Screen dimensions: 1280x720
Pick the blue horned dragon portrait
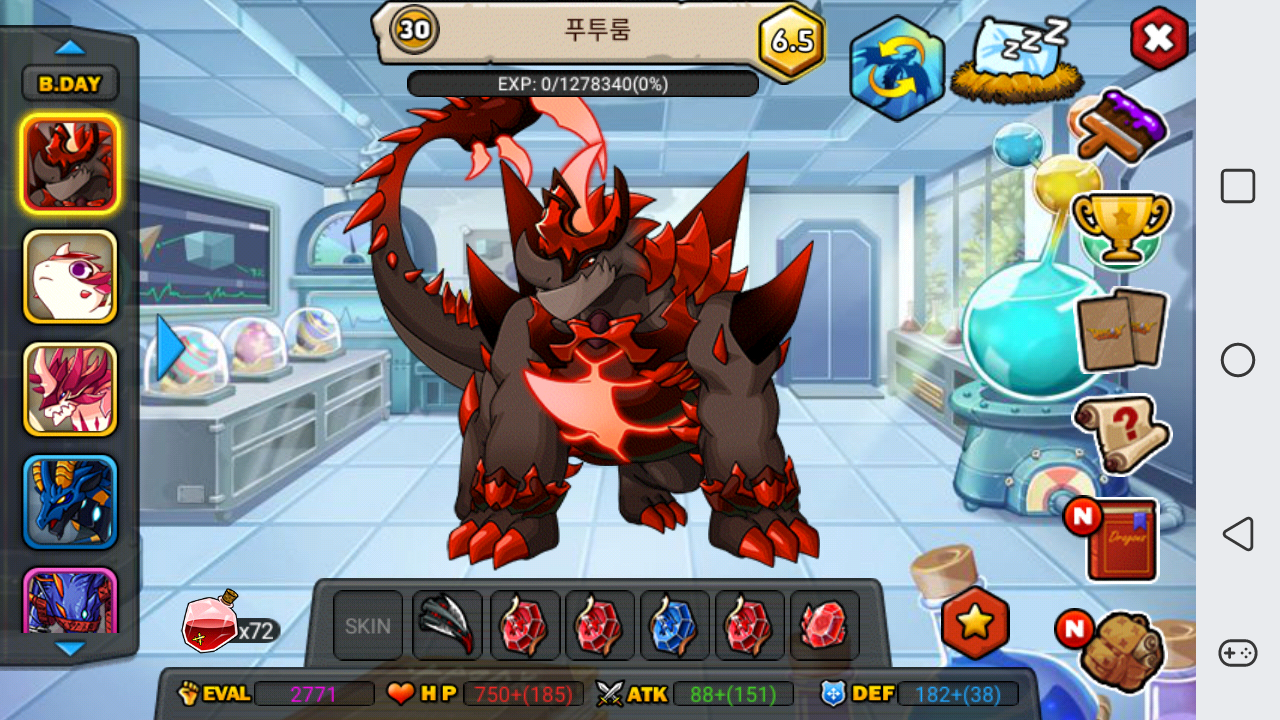pos(70,502)
